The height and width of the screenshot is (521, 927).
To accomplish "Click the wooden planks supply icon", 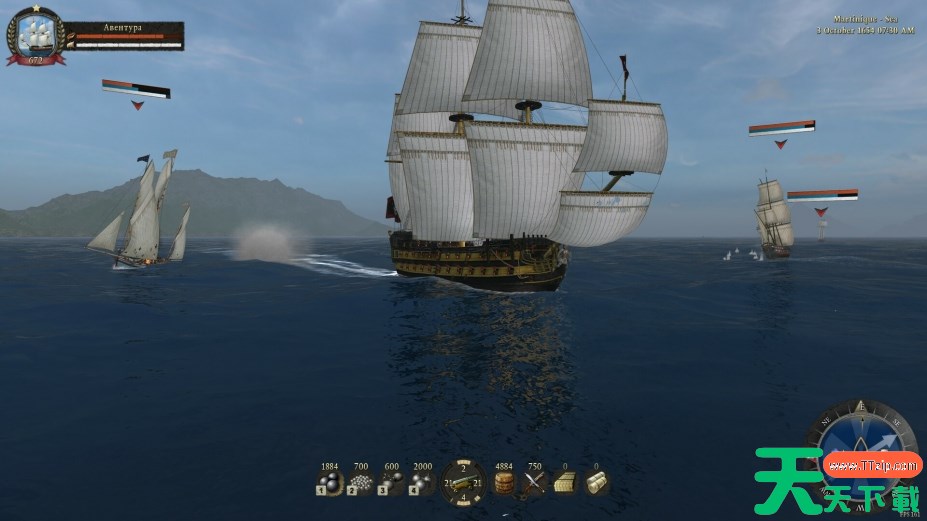I will pos(565,484).
